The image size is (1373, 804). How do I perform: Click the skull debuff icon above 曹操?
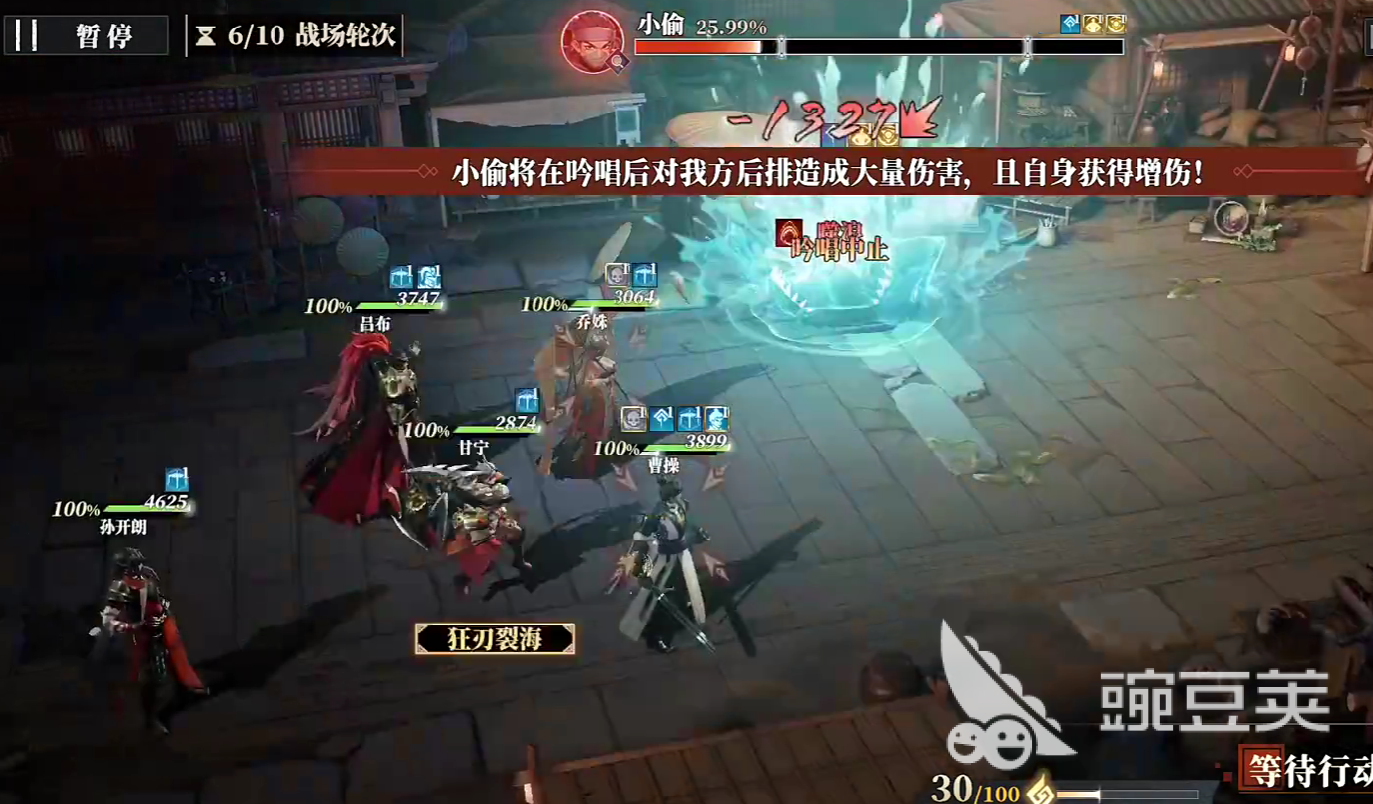pos(634,419)
